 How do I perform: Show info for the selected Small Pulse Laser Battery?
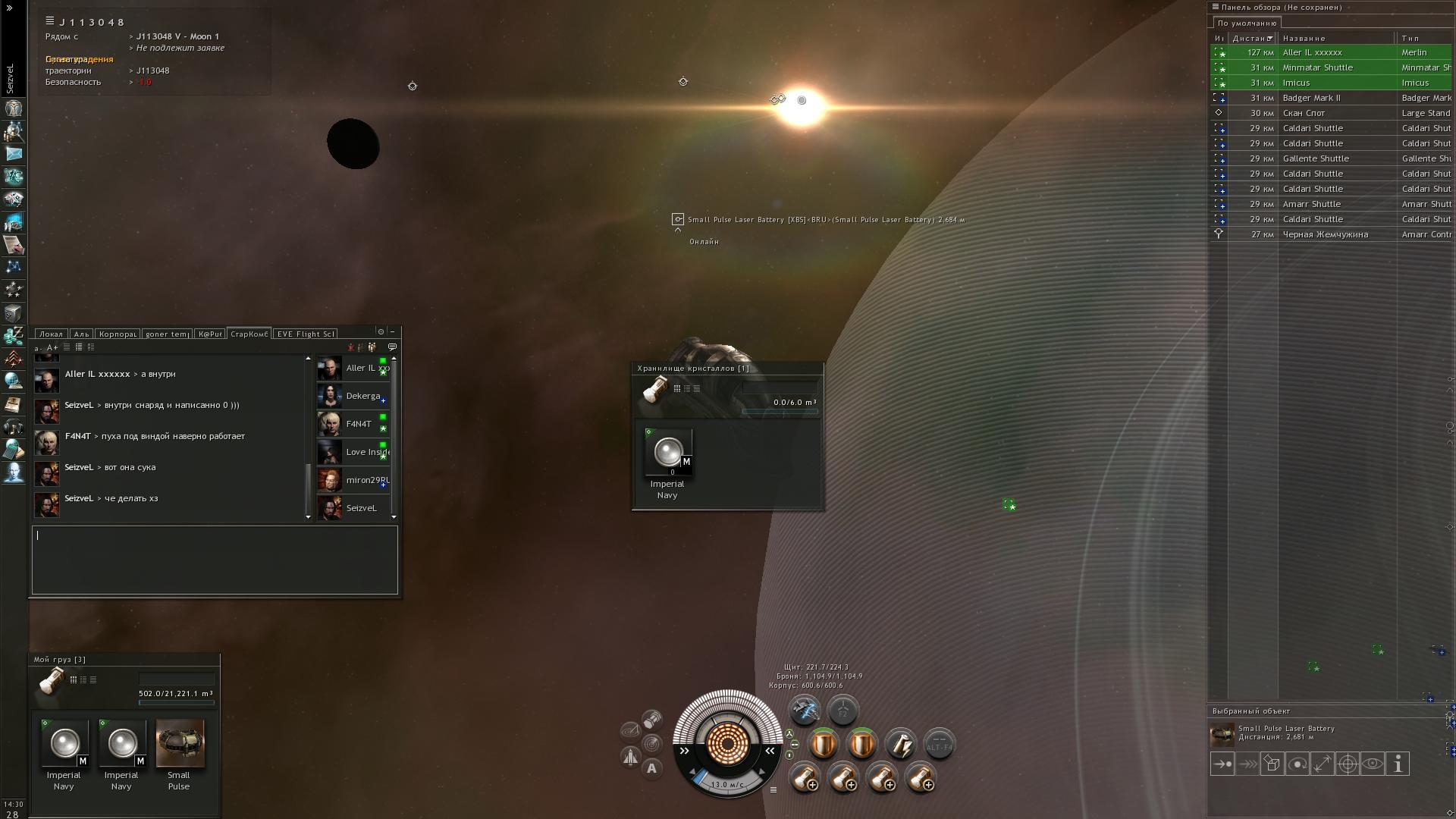point(1397,764)
